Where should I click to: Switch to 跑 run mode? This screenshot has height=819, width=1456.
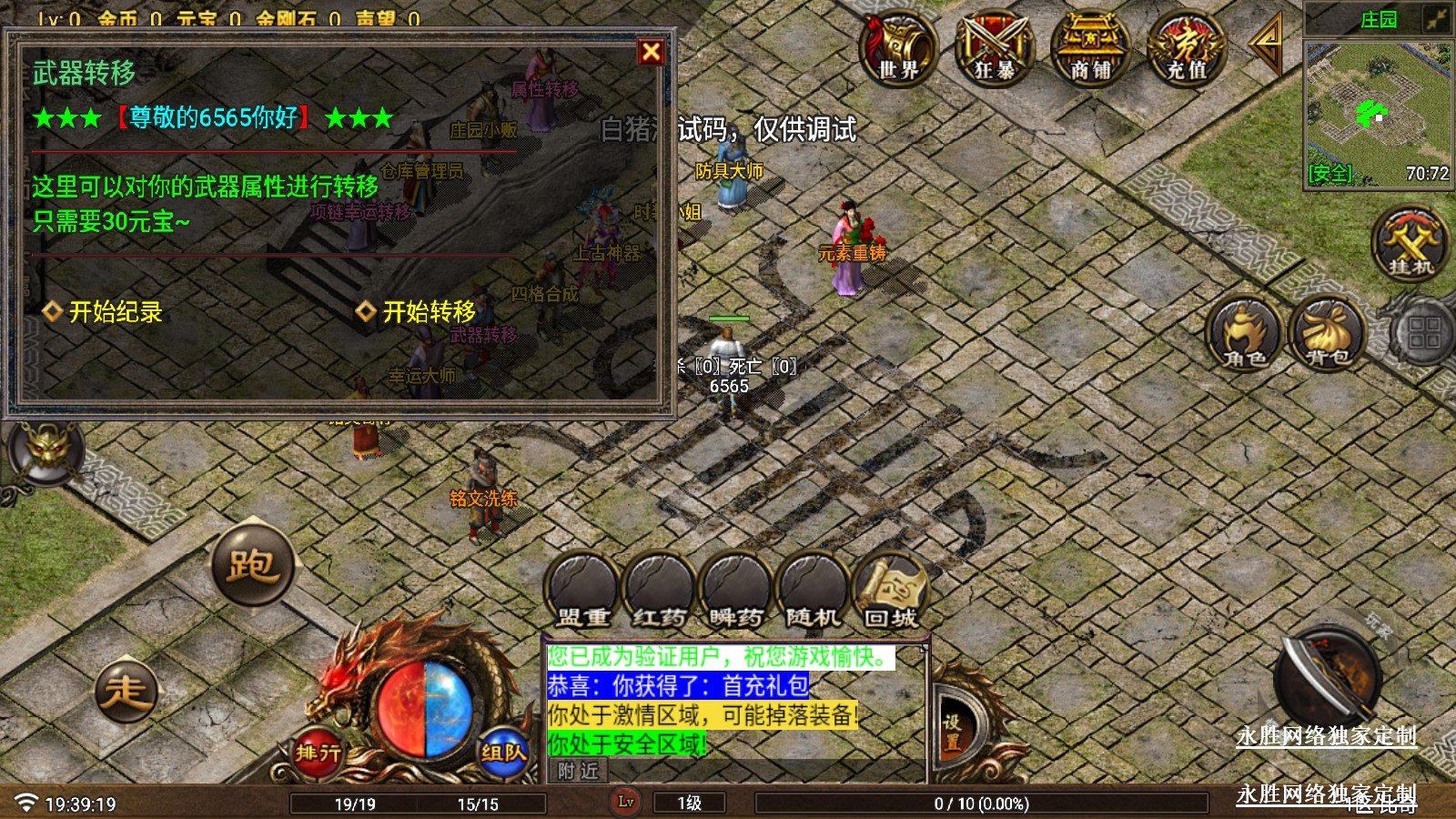point(252,565)
